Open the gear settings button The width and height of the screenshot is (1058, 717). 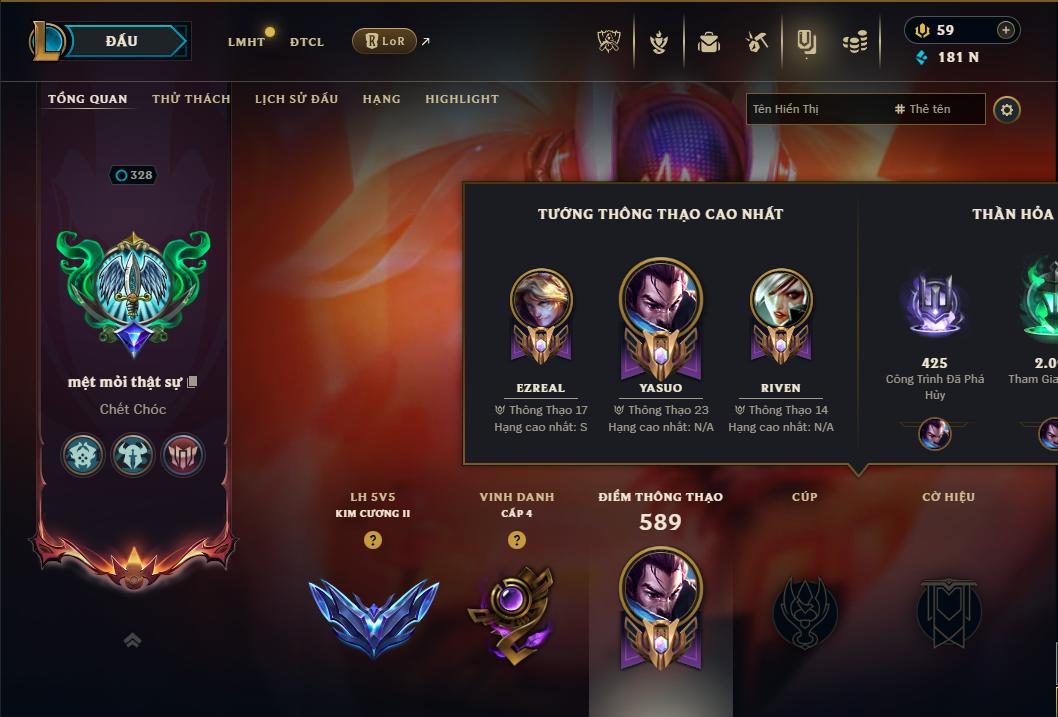(x=1007, y=109)
